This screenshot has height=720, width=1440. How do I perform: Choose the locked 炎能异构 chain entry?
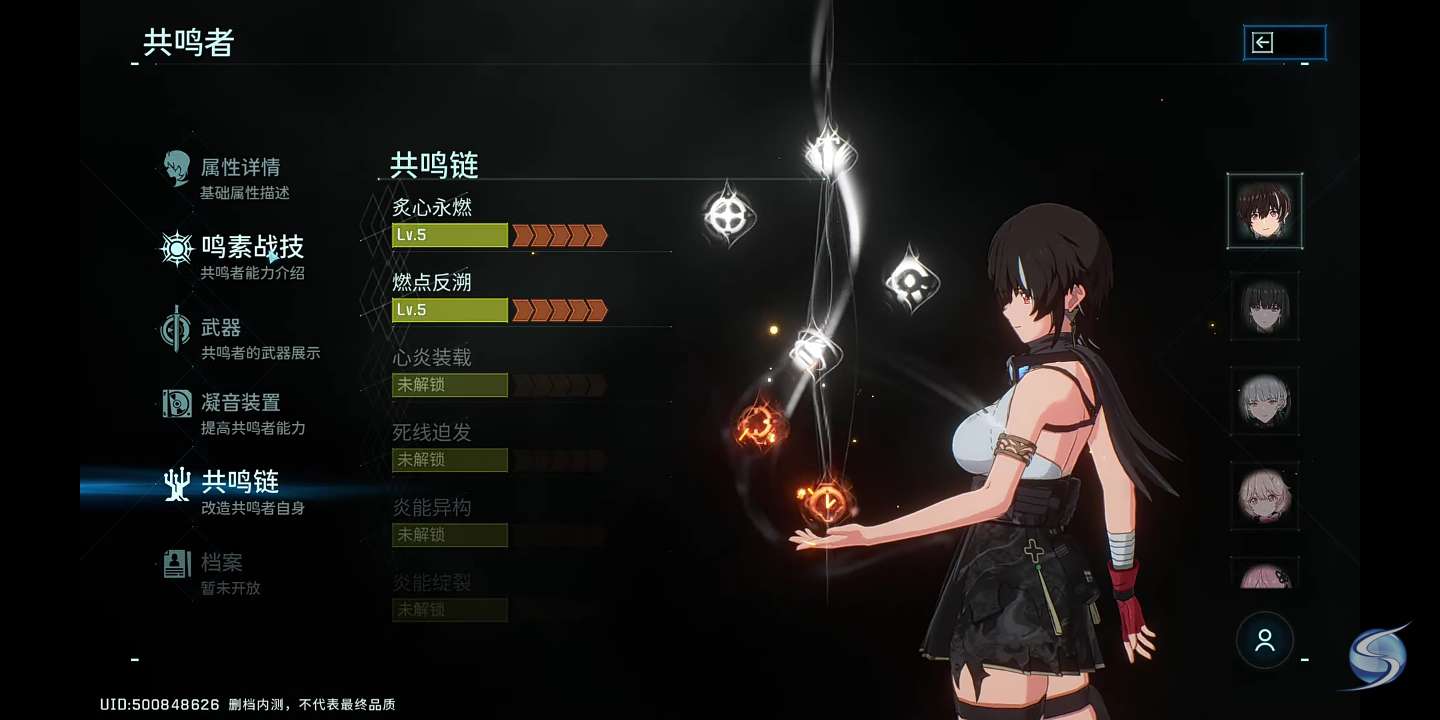[x=500, y=523]
